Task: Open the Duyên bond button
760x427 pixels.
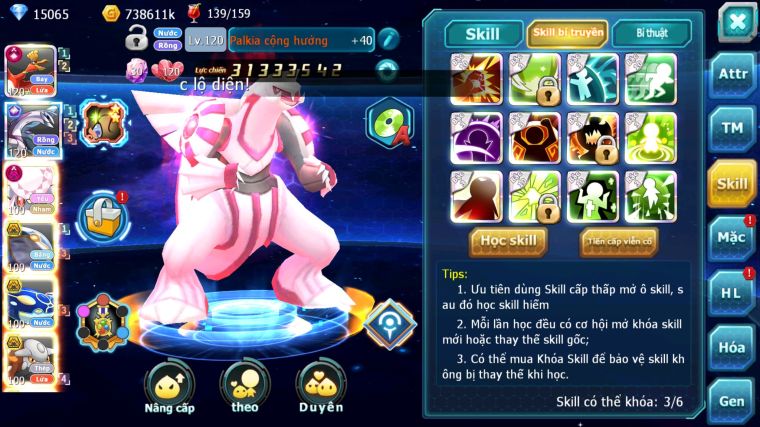Action: click(320, 387)
